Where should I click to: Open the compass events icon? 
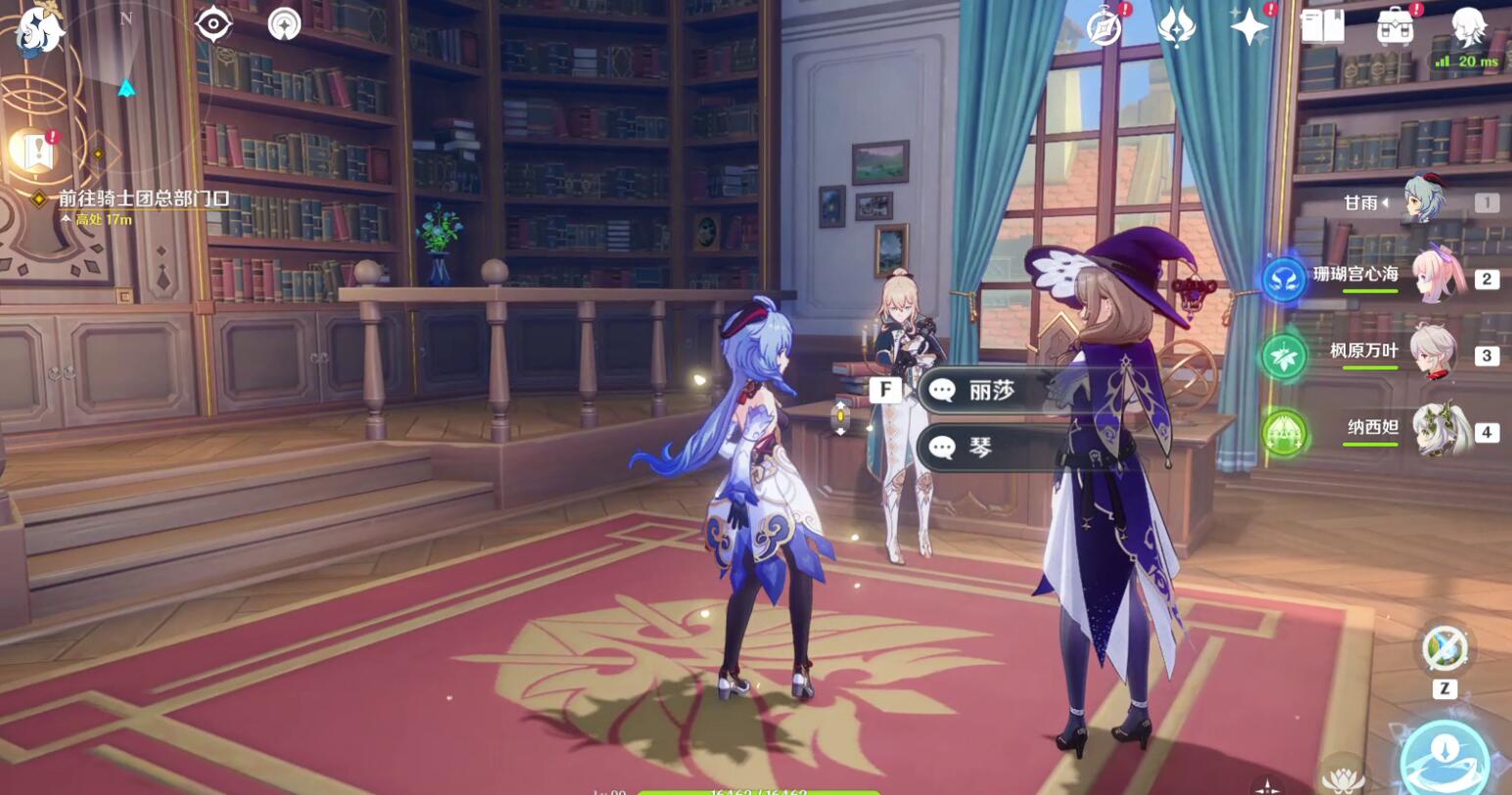click(x=1105, y=27)
